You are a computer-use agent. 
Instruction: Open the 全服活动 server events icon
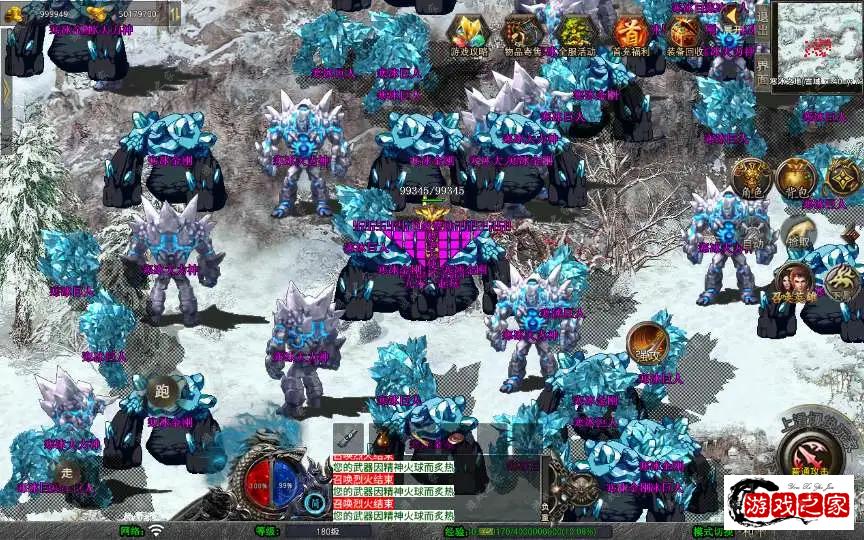click(x=574, y=34)
